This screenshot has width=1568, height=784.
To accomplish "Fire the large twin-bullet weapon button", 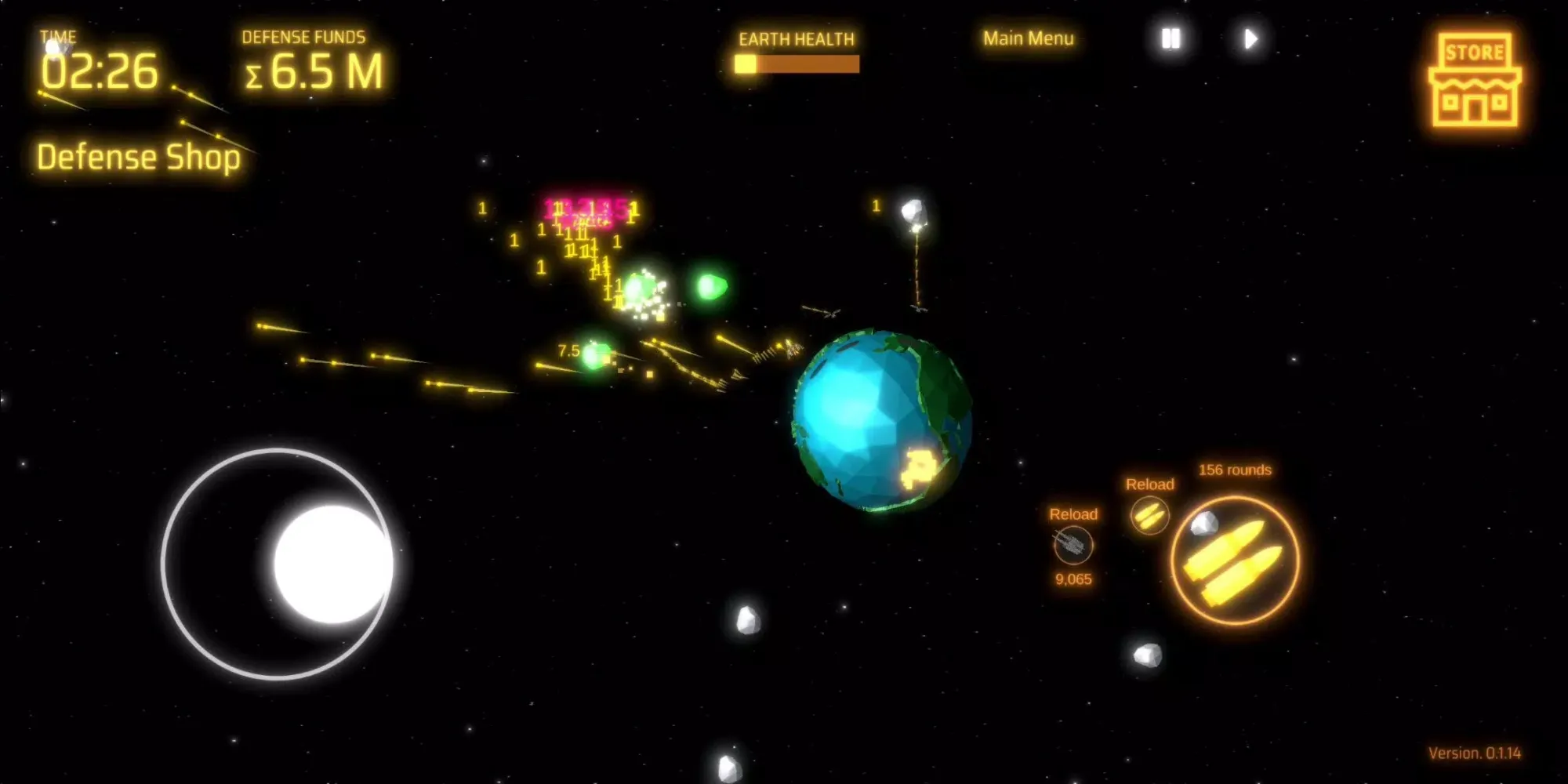I will [x=1235, y=561].
